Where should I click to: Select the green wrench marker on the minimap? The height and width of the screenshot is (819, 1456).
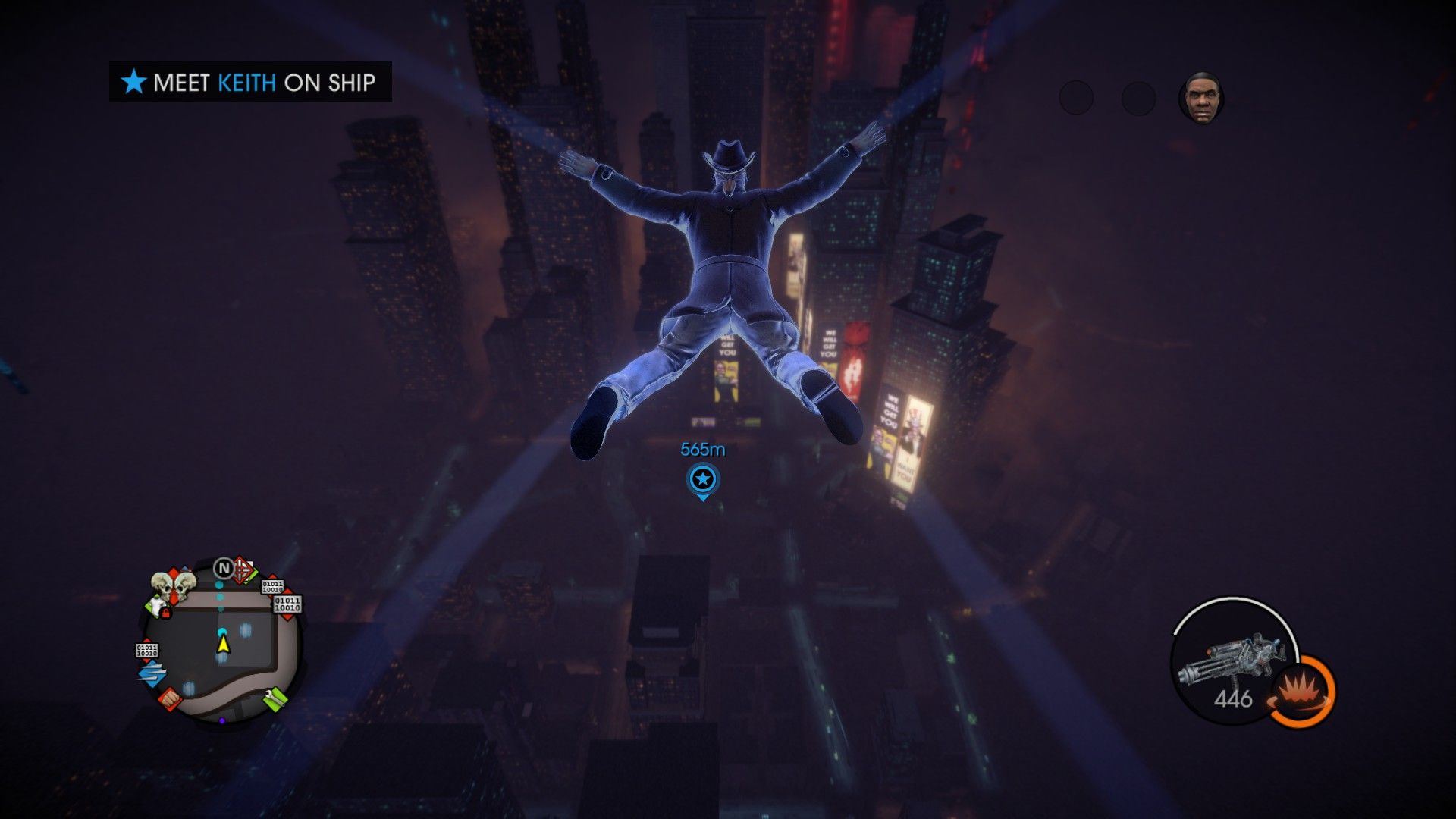click(275, 697)
